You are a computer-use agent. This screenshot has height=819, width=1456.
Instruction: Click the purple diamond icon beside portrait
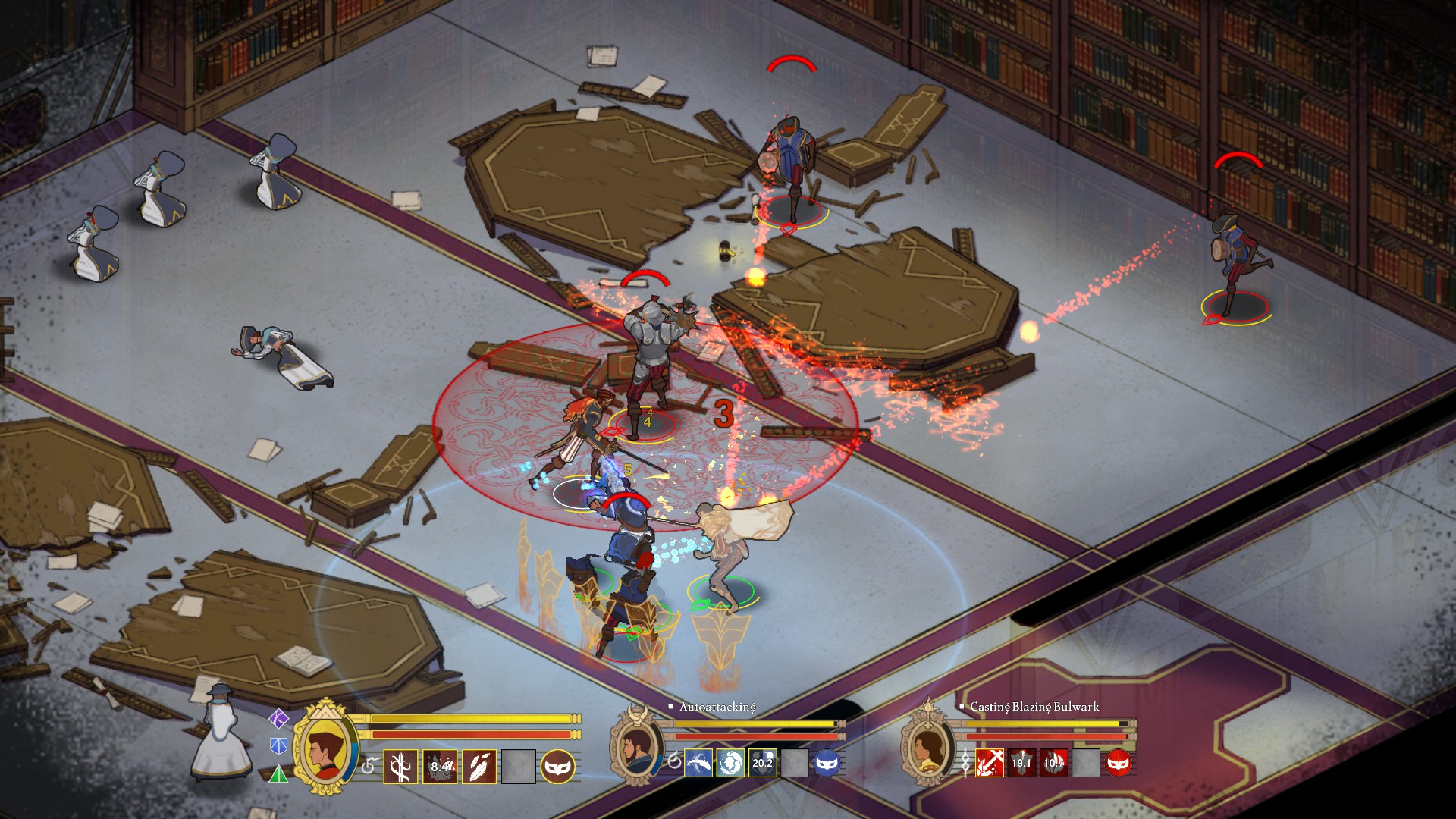point(279,717)
